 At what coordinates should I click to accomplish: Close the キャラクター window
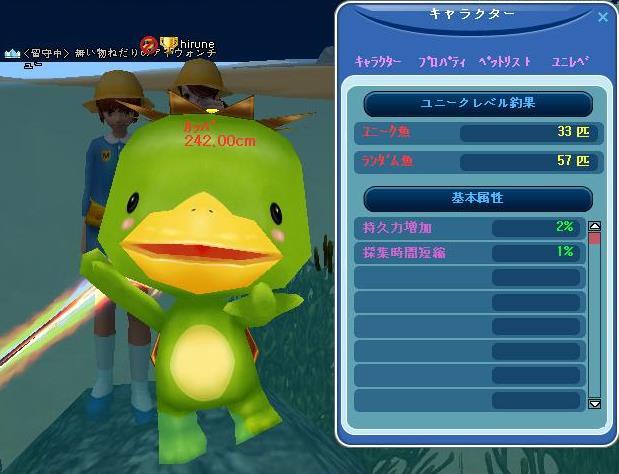click(x=602, y=17)
